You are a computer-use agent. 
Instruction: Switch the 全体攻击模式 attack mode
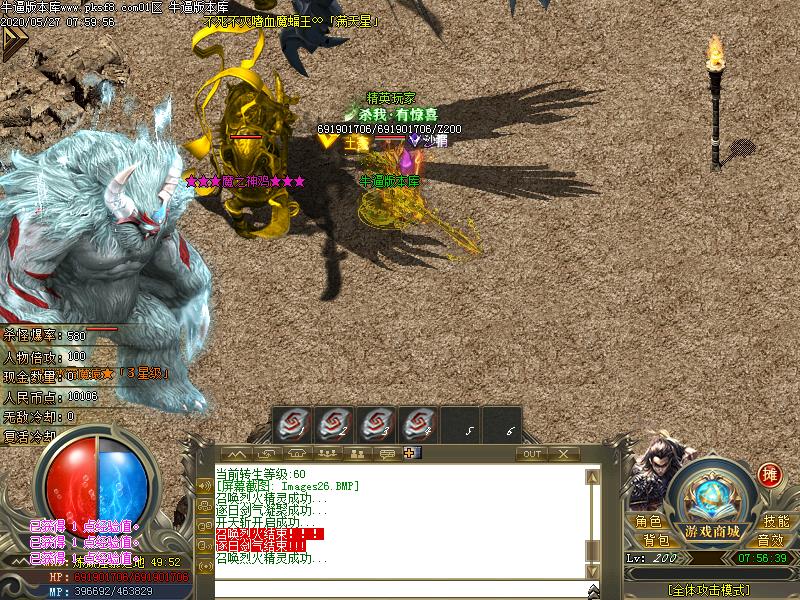(712, 590)
